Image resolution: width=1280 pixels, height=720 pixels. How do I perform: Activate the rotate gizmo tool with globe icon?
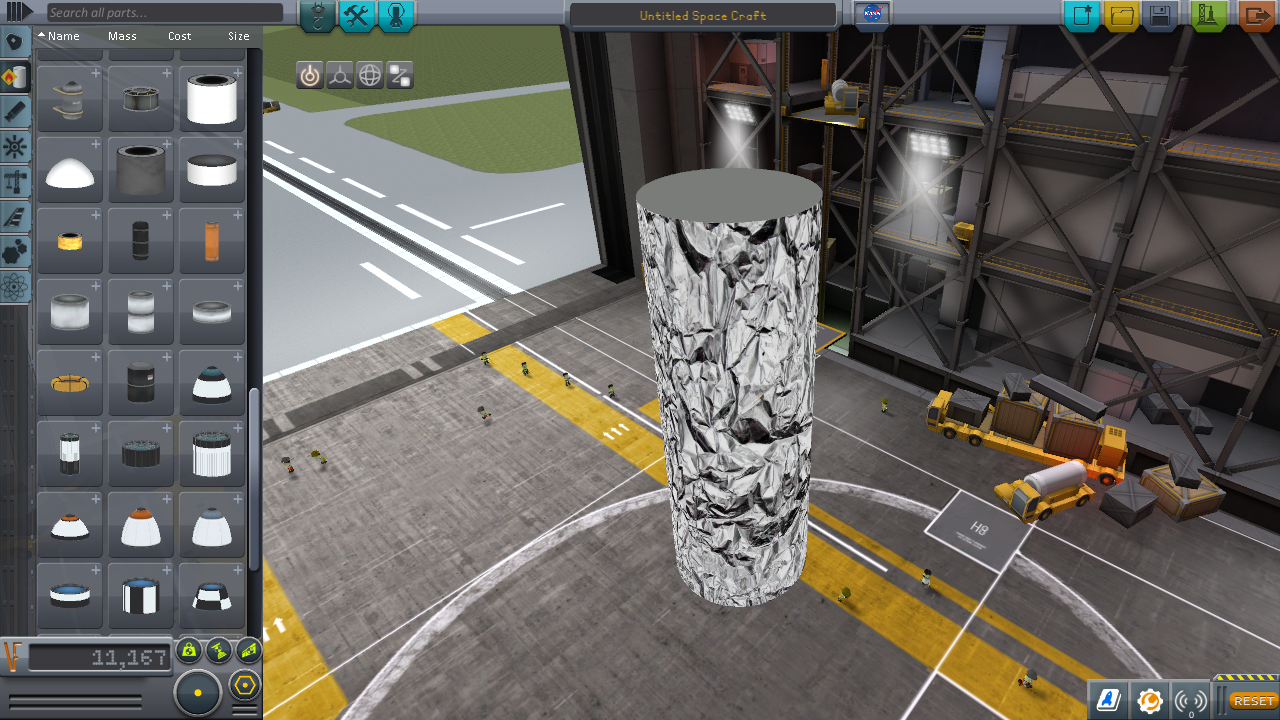pyautogui.click(x=370, y=75)
